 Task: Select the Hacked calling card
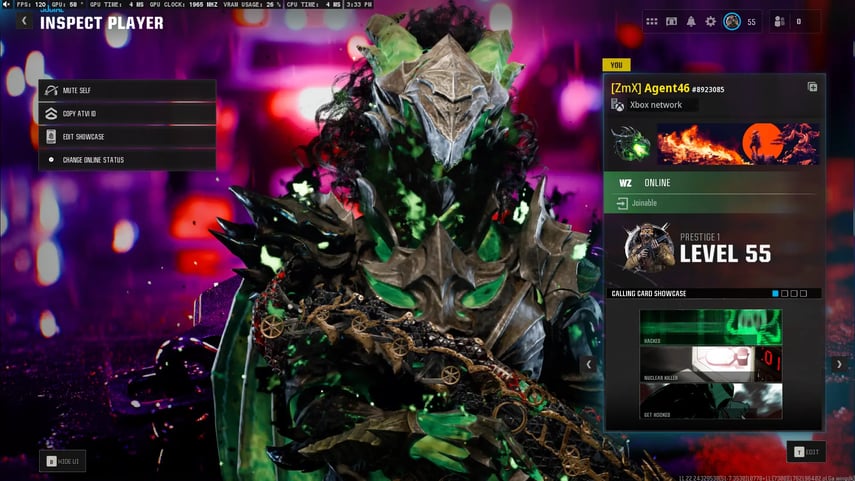pos(711,327)
